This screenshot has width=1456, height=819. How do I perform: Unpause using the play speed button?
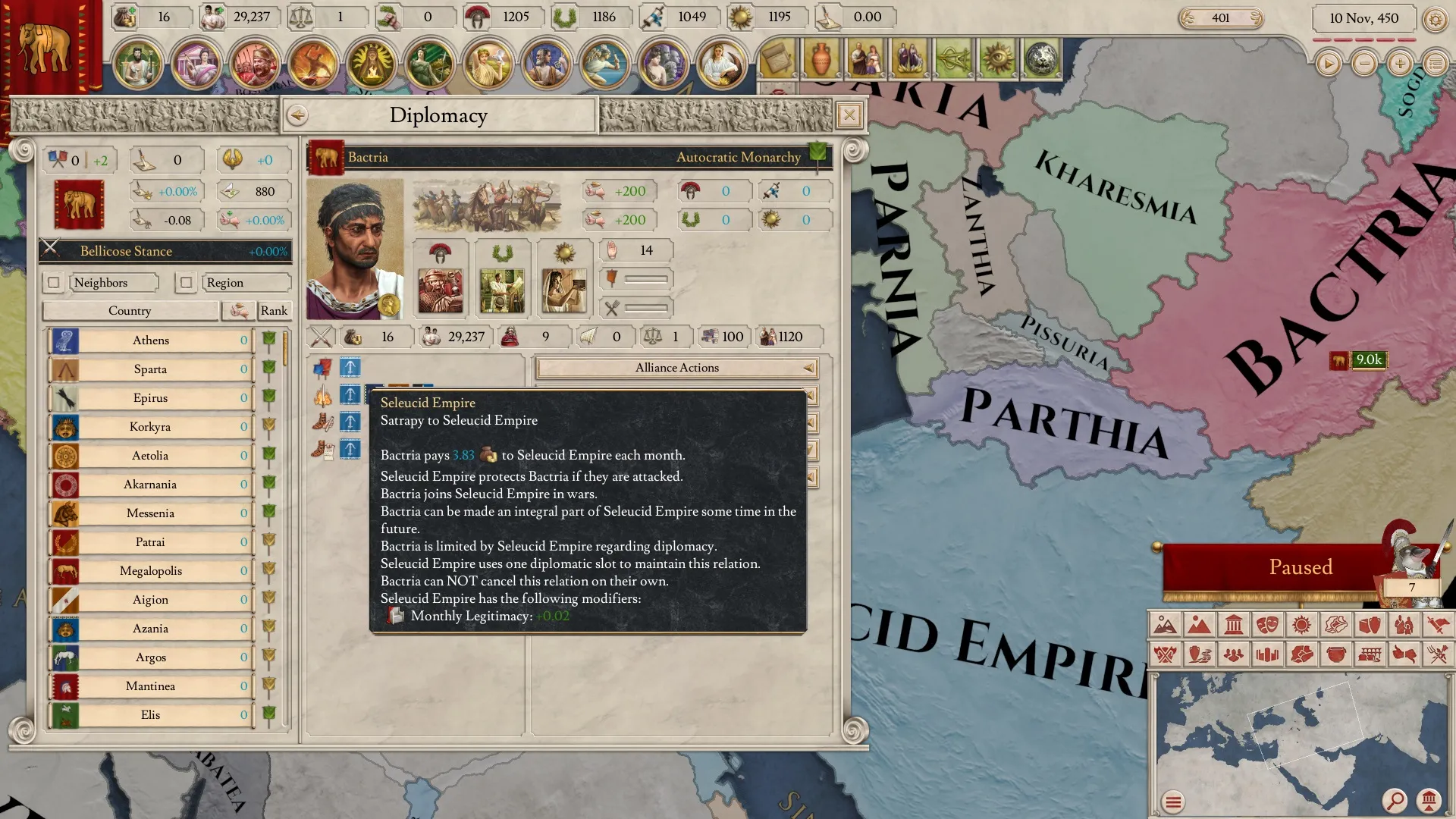(1328, 64)
